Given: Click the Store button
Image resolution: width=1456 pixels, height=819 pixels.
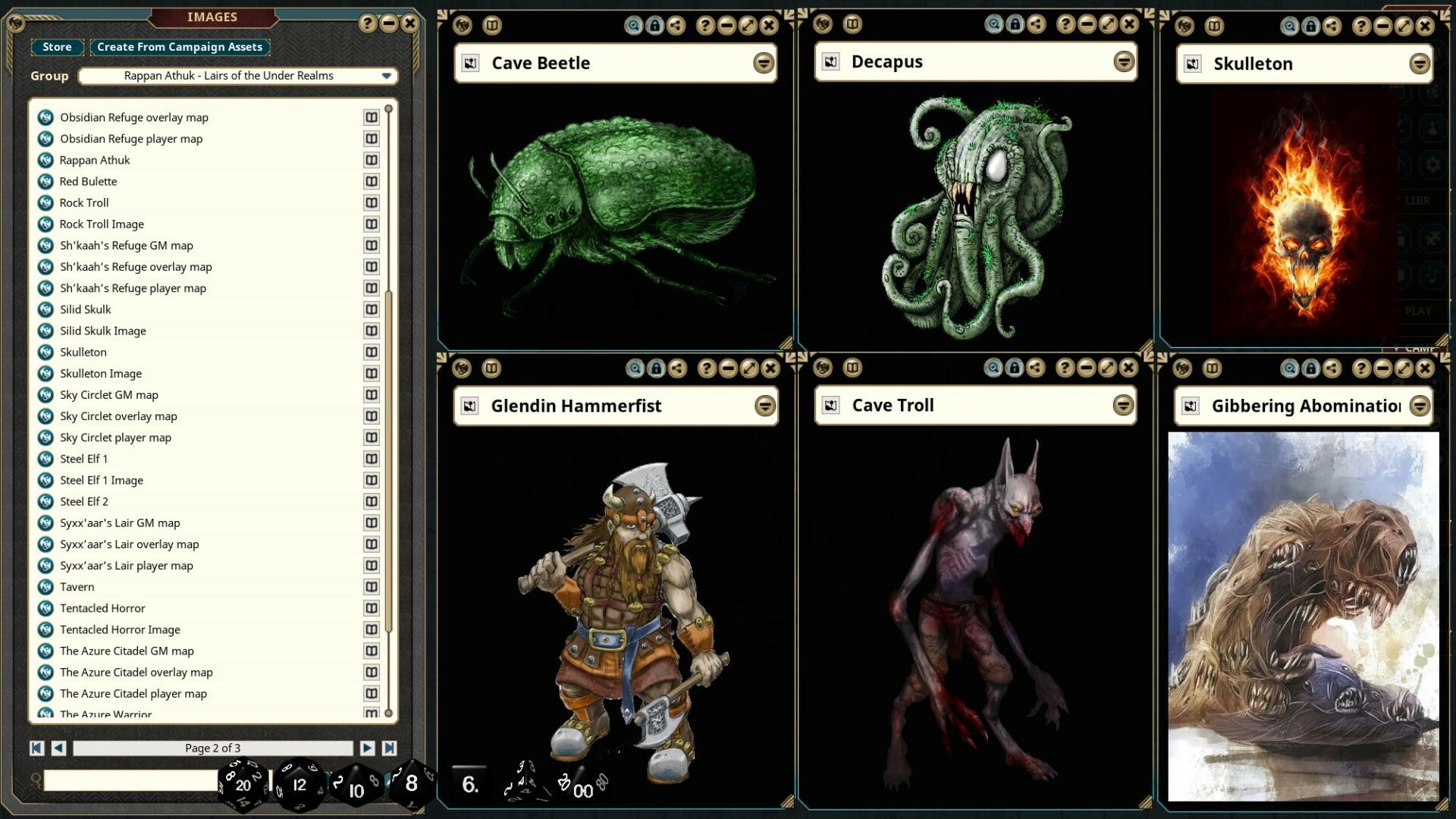Looking at the screenshot, I should tap(57, 47).
